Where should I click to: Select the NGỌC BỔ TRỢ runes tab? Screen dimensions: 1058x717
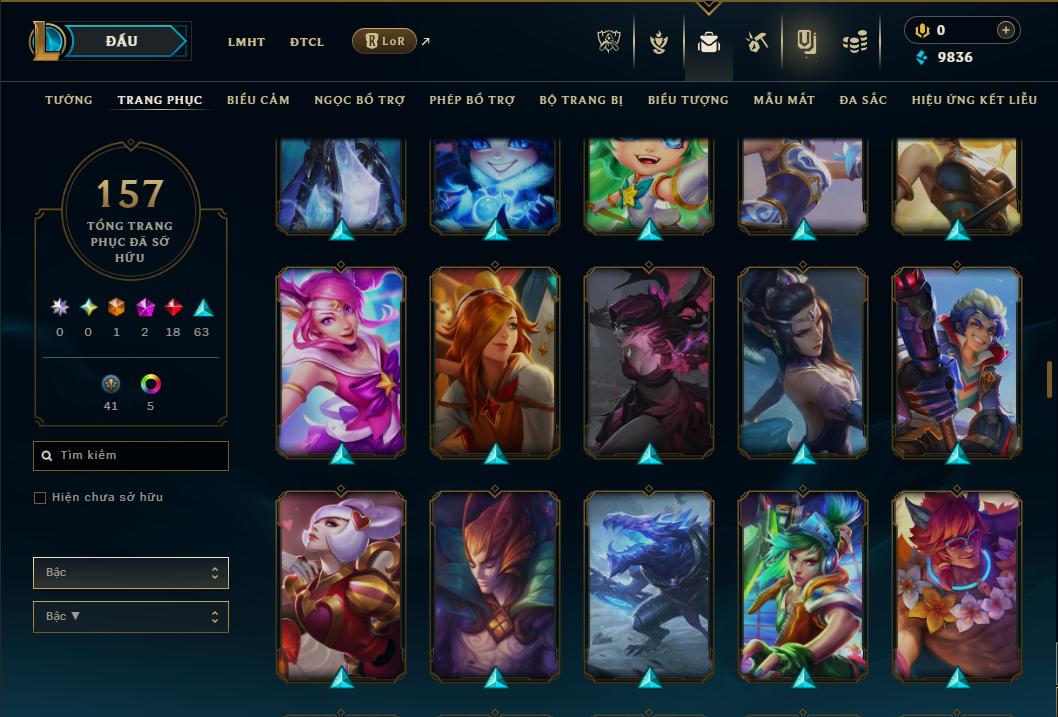click(x=359, y=100)
